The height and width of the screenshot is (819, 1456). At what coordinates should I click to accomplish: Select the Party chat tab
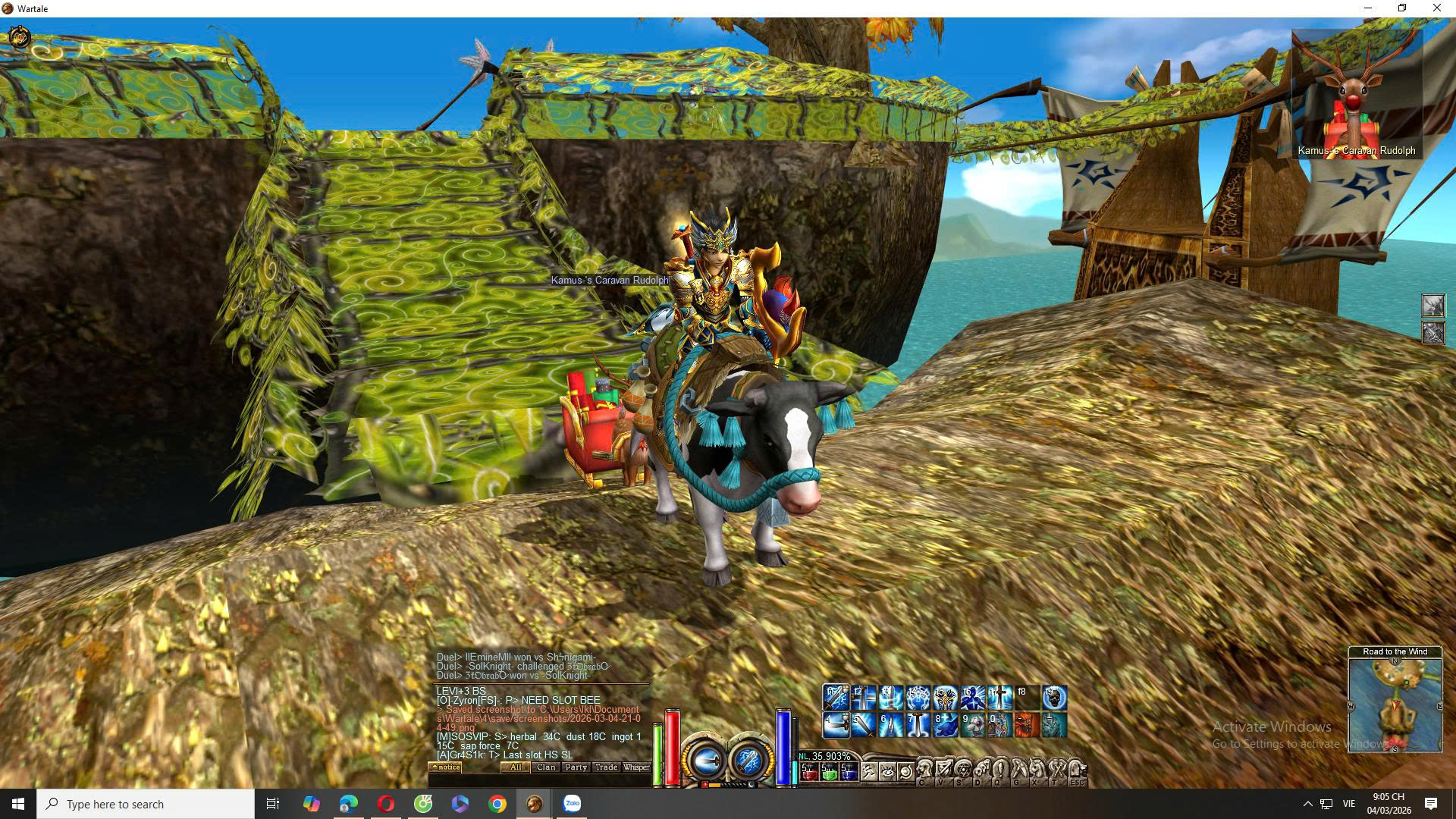point(576,767)
